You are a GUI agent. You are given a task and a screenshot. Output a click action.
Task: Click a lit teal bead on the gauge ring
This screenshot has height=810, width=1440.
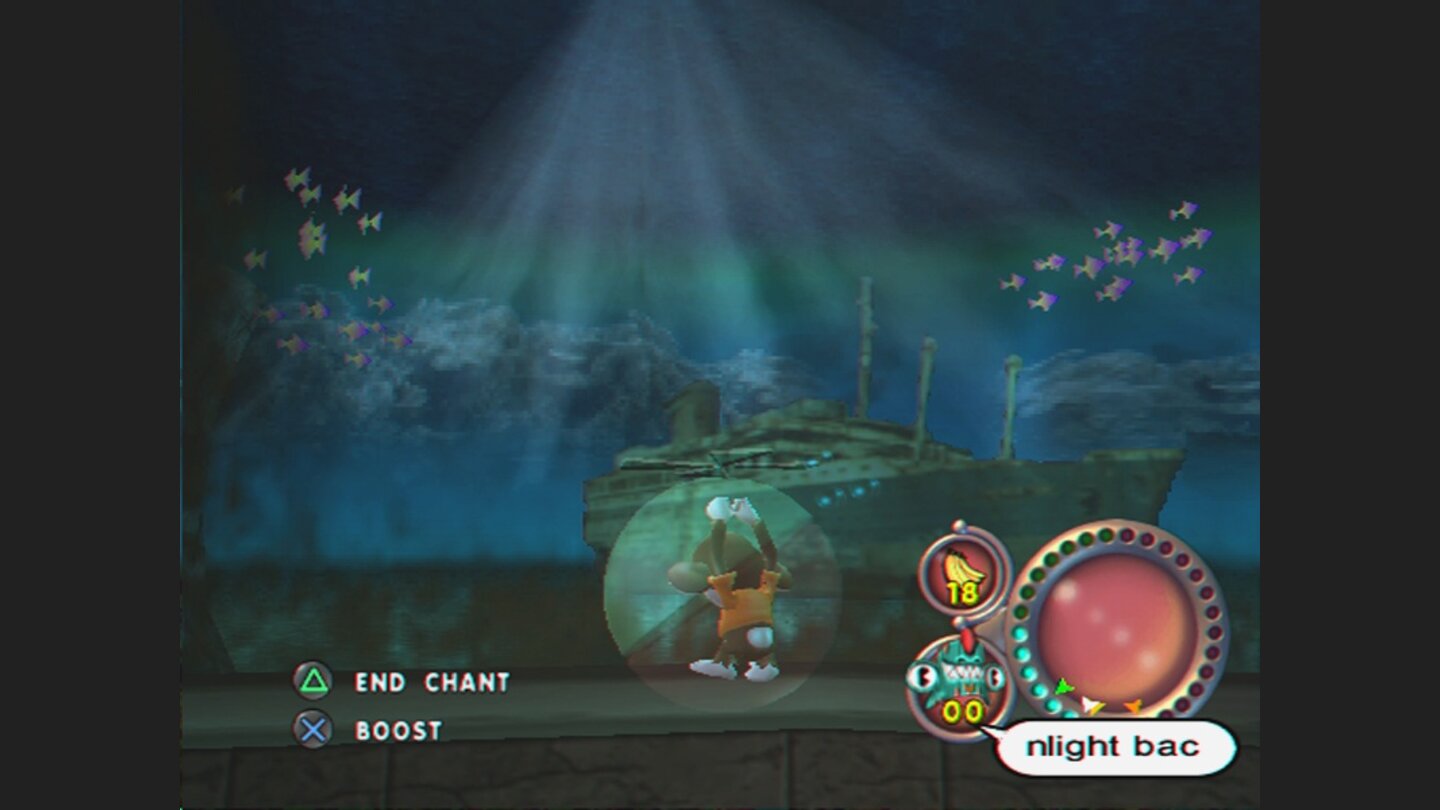click(x=1021, y=634)
